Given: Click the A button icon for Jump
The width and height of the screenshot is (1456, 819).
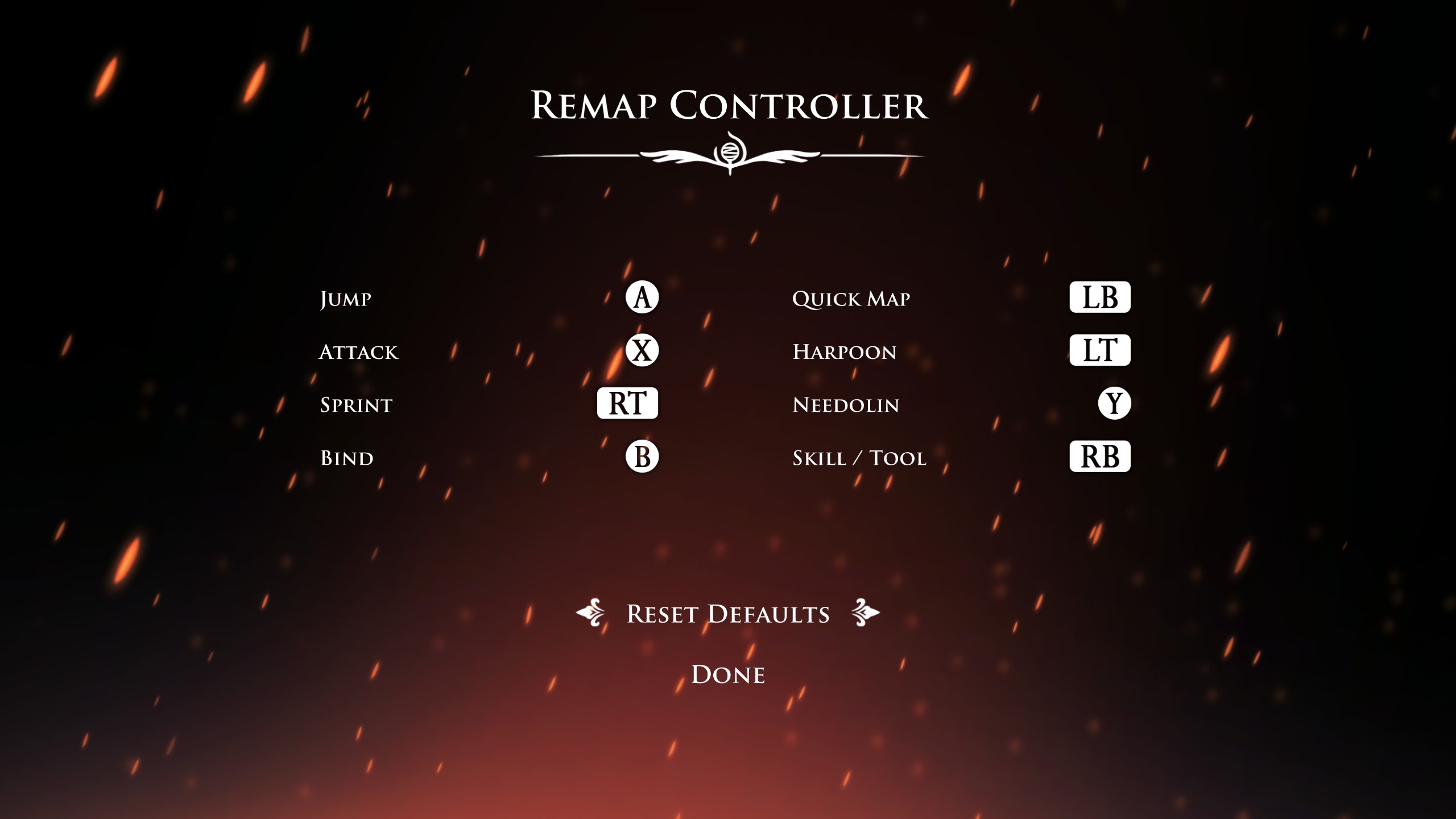Looking at the screenshot, I should (643, 297).
